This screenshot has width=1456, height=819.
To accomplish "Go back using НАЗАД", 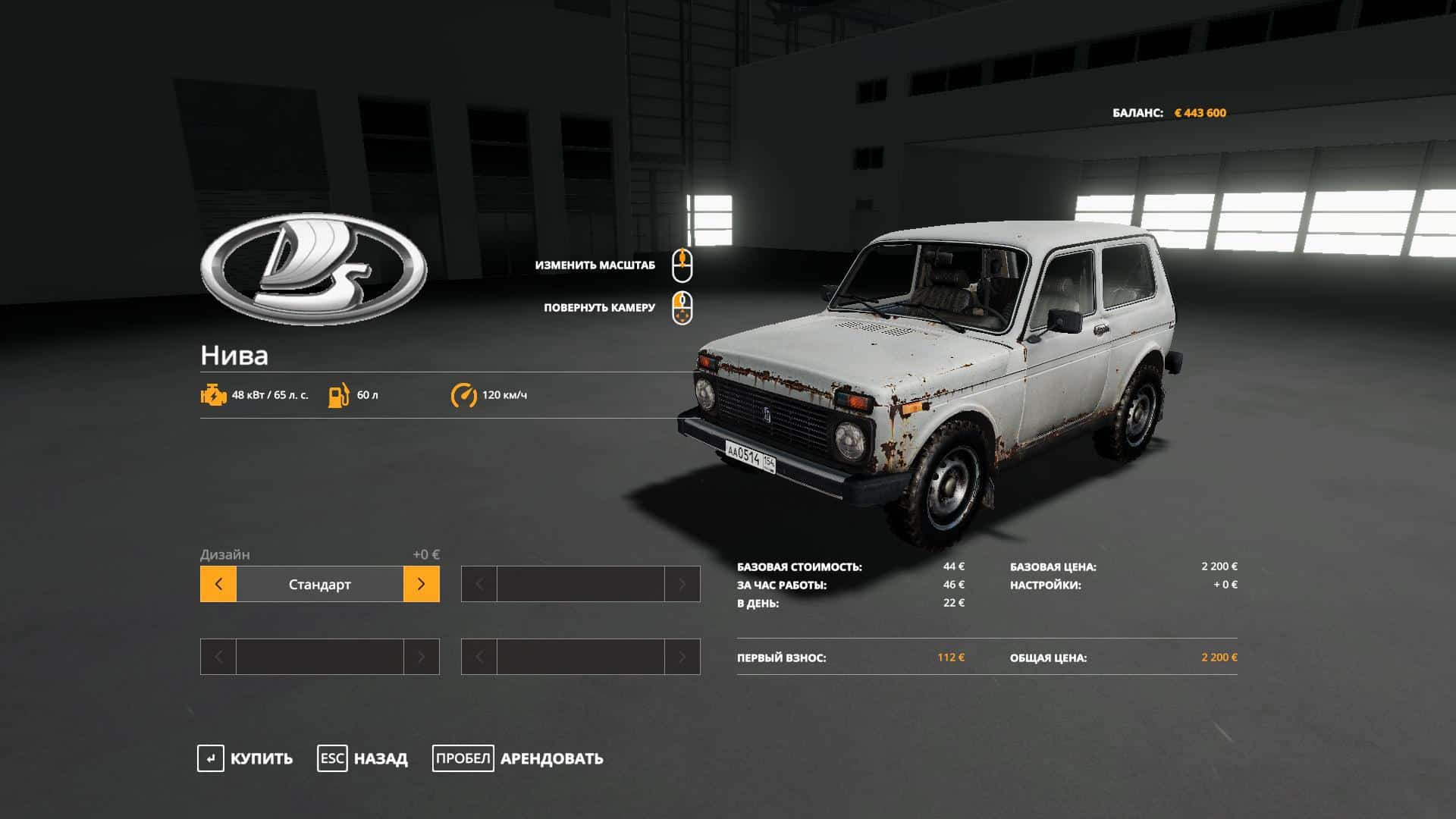I will pos(362,758).
